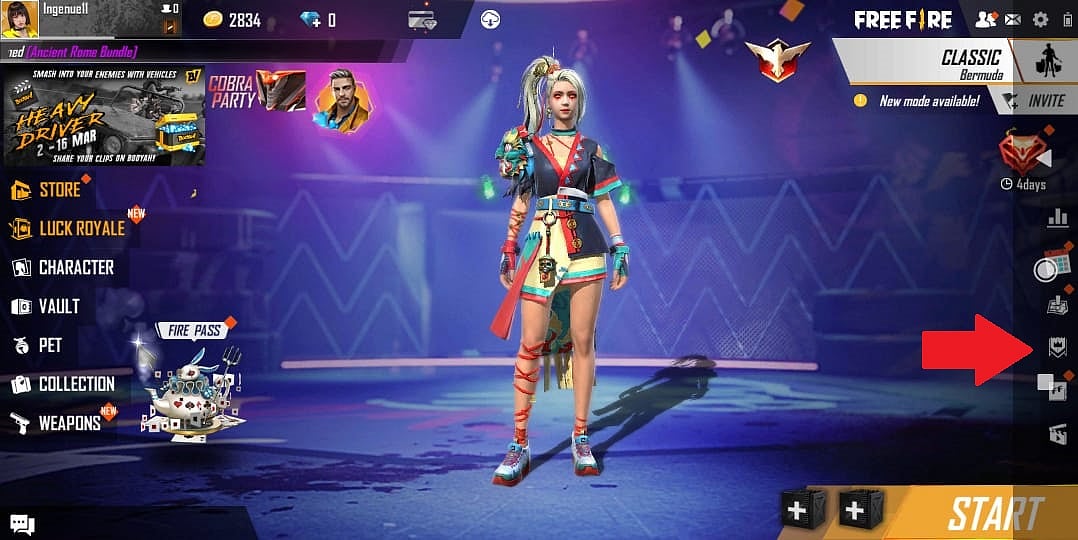Open the Cobra Party event banner
Viewport: 1078px width, 540px height.
tap(255, 92)
